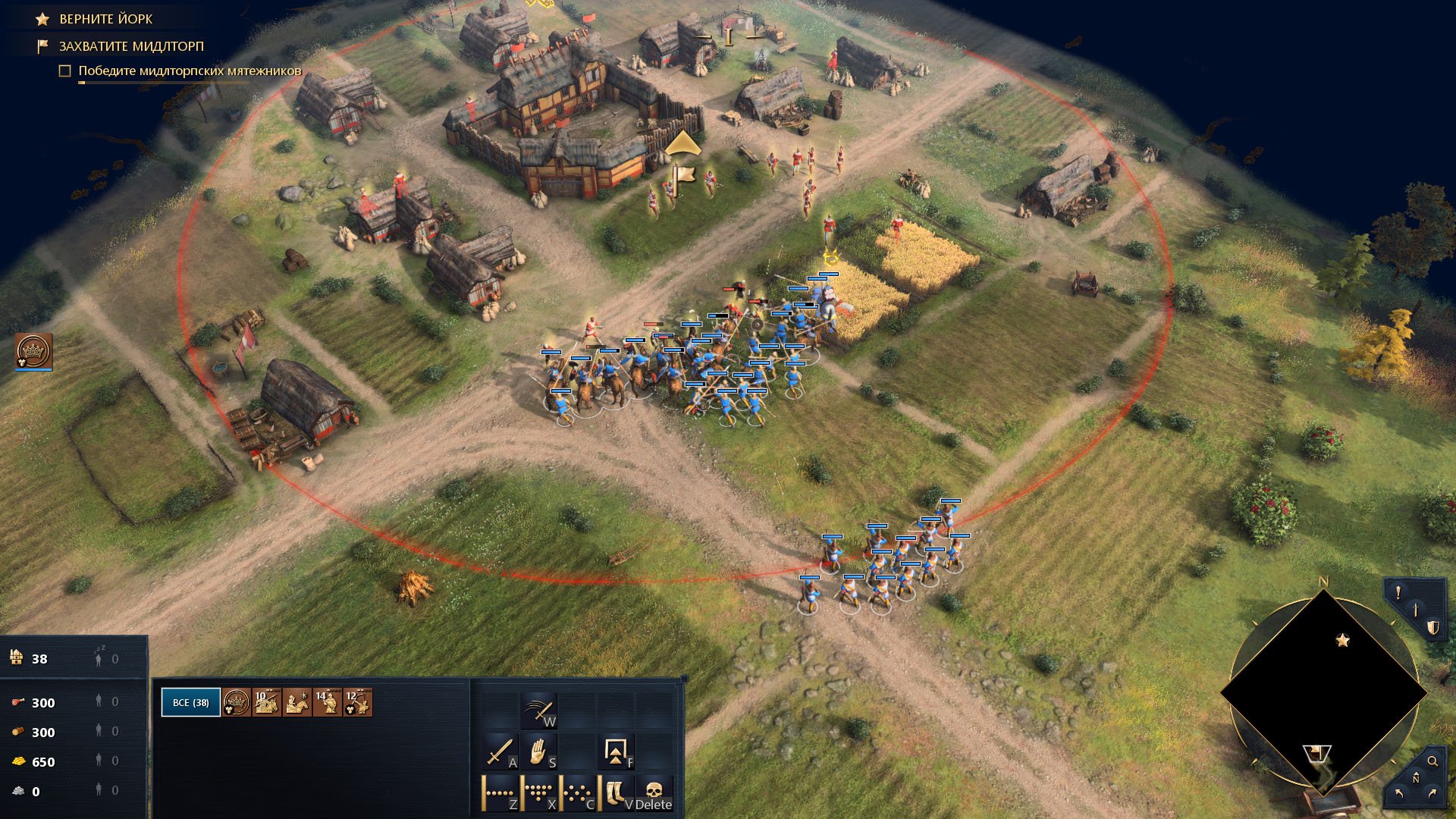Toggle the boots march command
The image size is (1456, 819).
click(616, 794)
